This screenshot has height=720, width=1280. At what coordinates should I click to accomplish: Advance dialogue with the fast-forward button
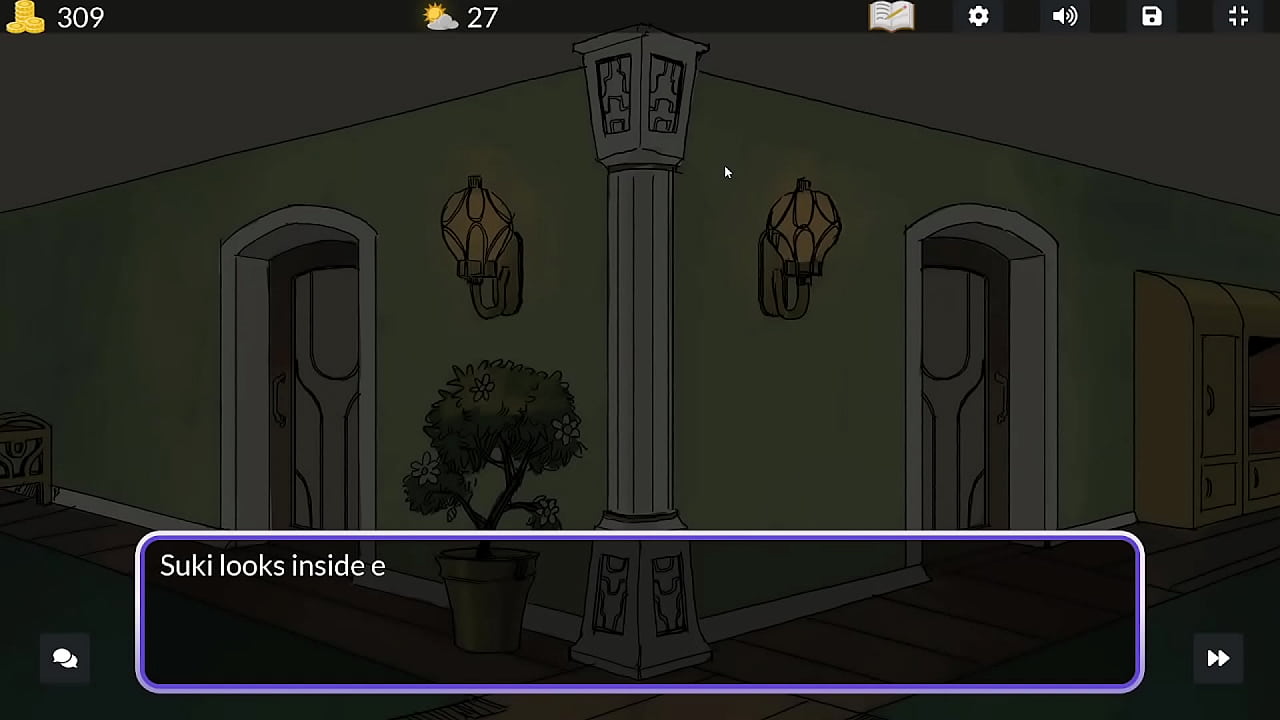1218,658
